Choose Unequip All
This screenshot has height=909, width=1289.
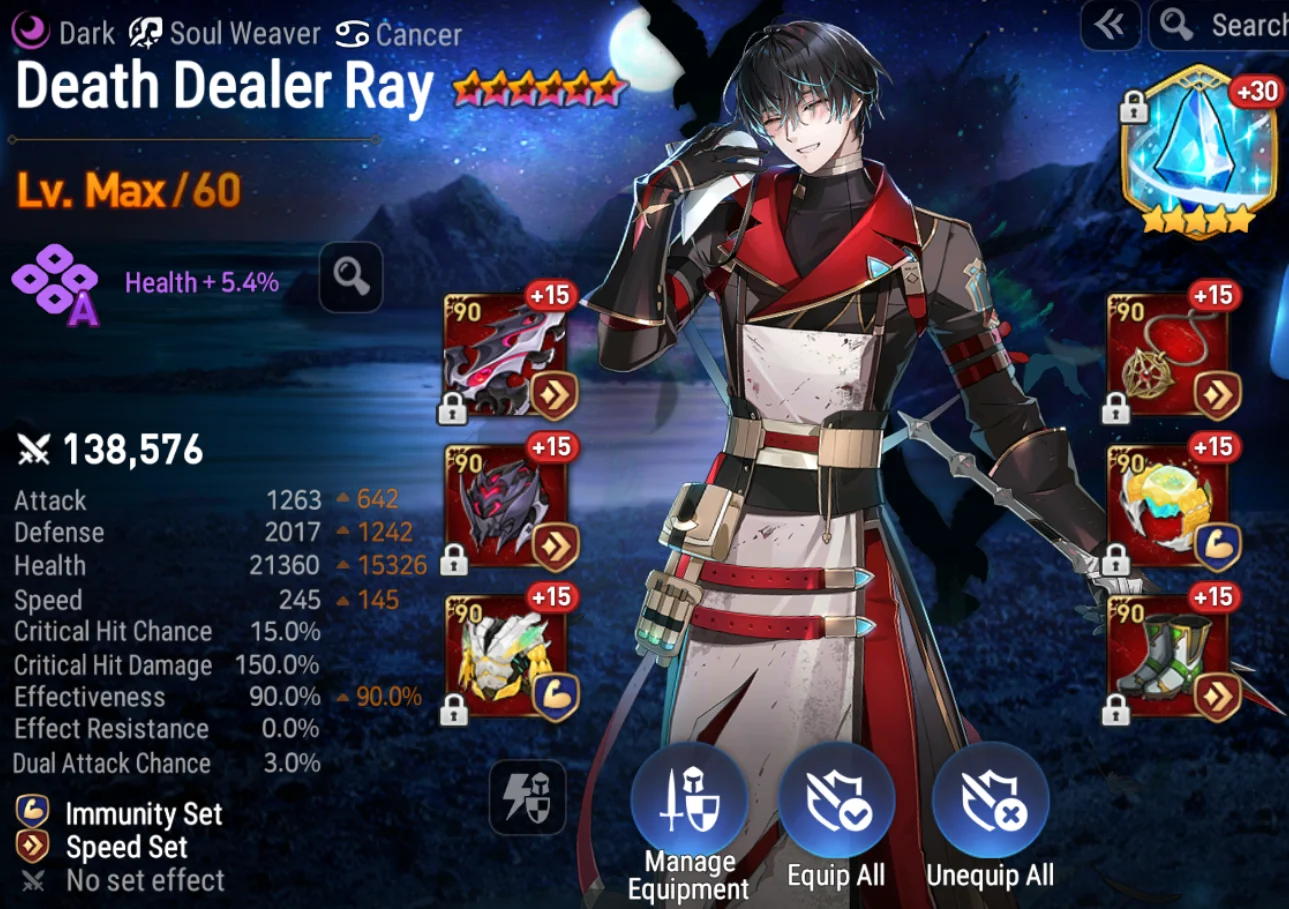click(990, 801)
